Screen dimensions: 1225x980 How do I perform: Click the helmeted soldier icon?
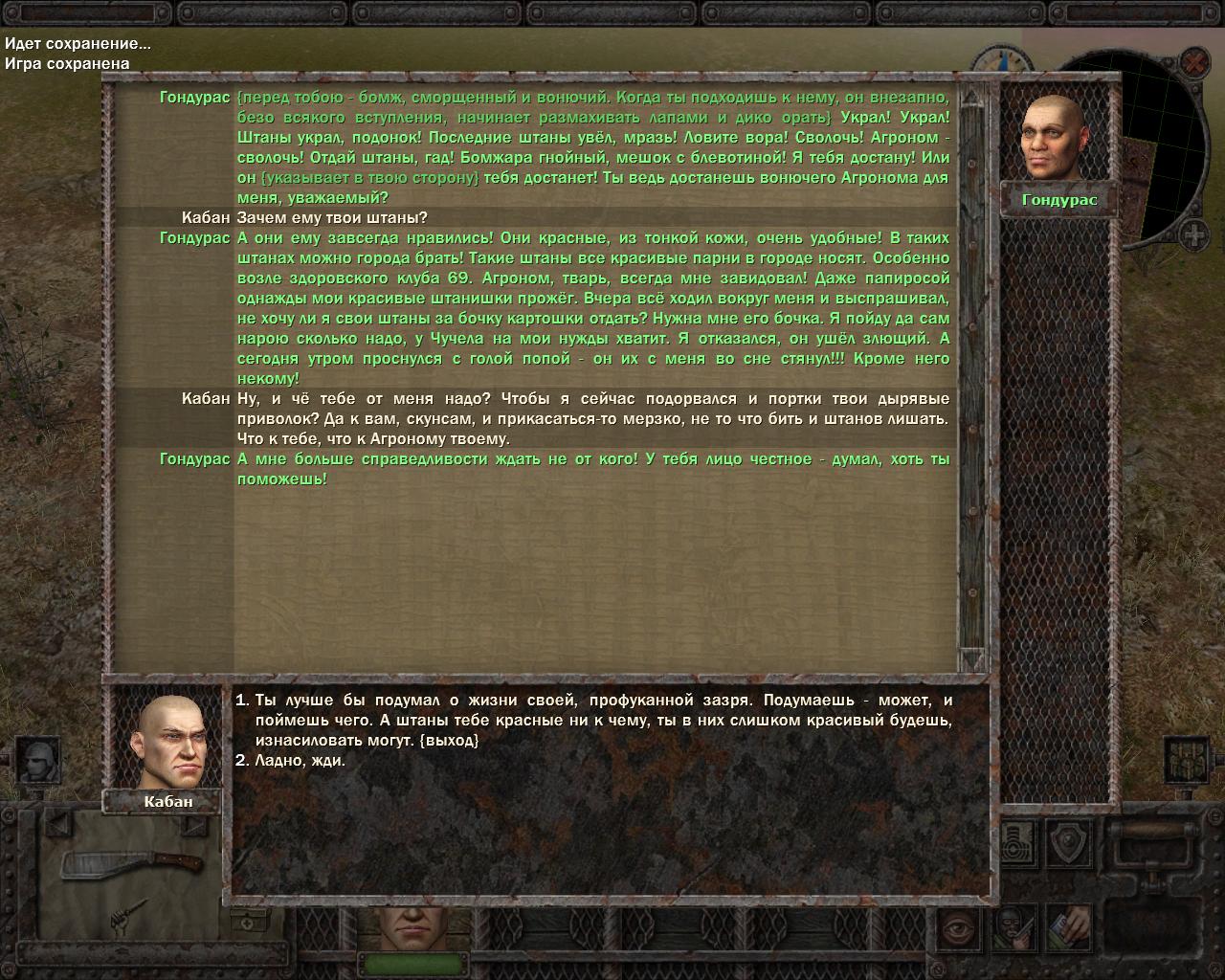click(39, 761)
